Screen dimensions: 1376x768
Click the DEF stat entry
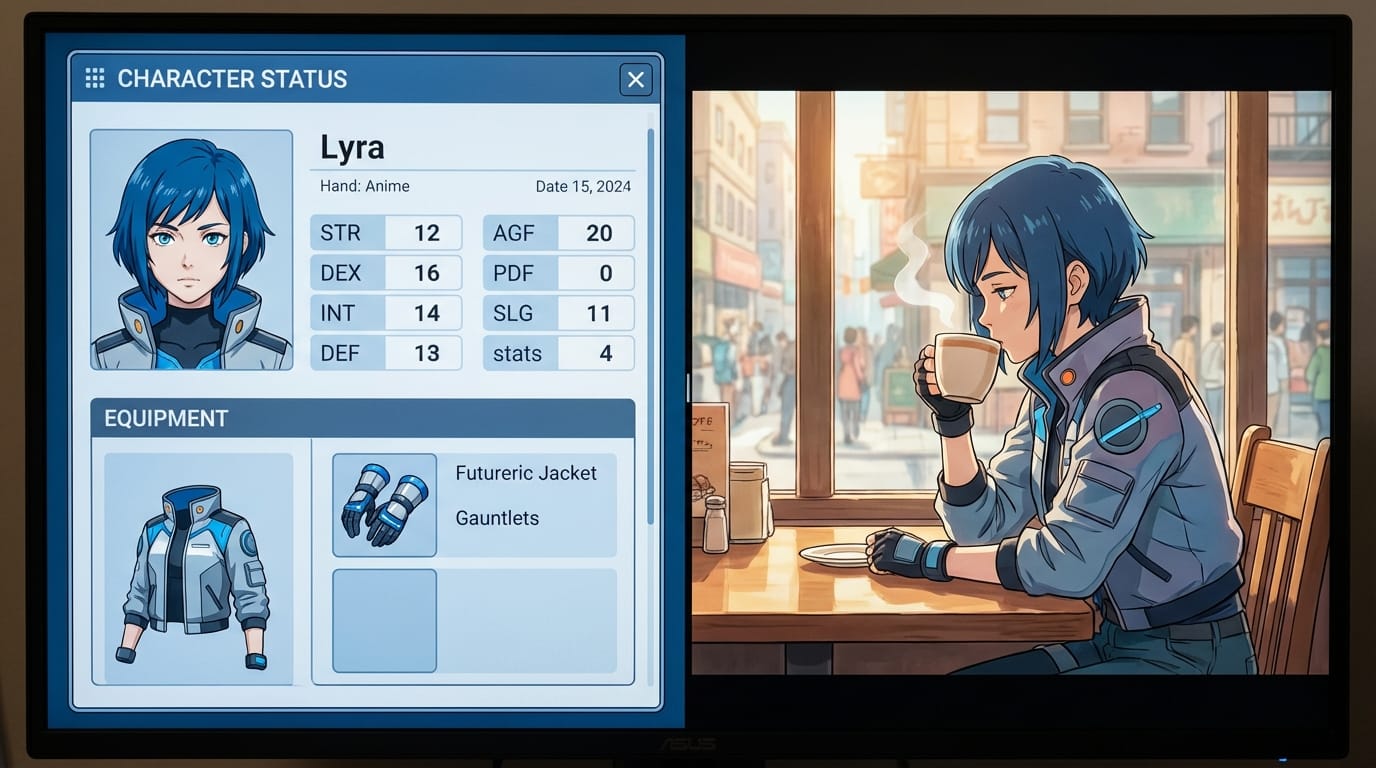pos(385,352)
